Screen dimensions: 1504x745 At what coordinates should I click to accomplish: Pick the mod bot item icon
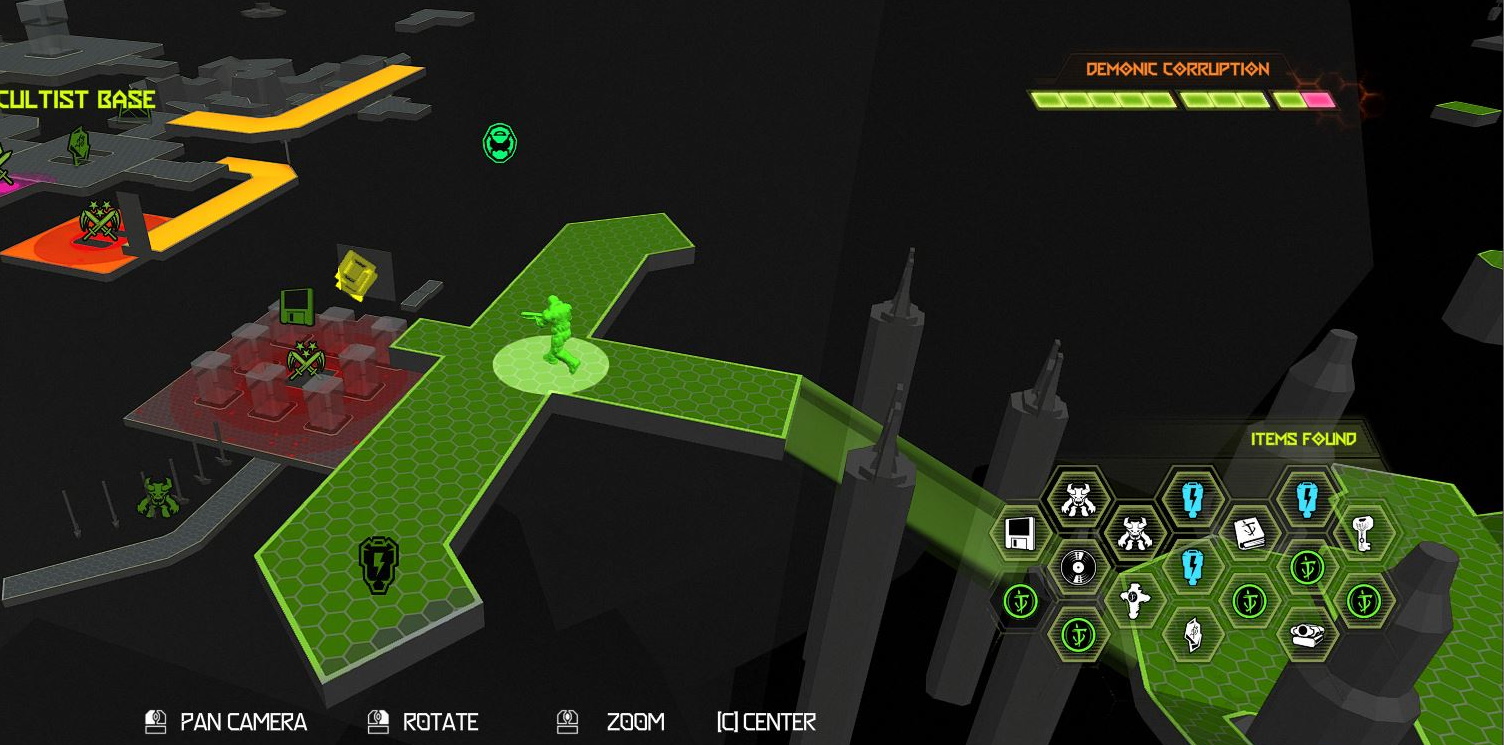point(1307,634)
